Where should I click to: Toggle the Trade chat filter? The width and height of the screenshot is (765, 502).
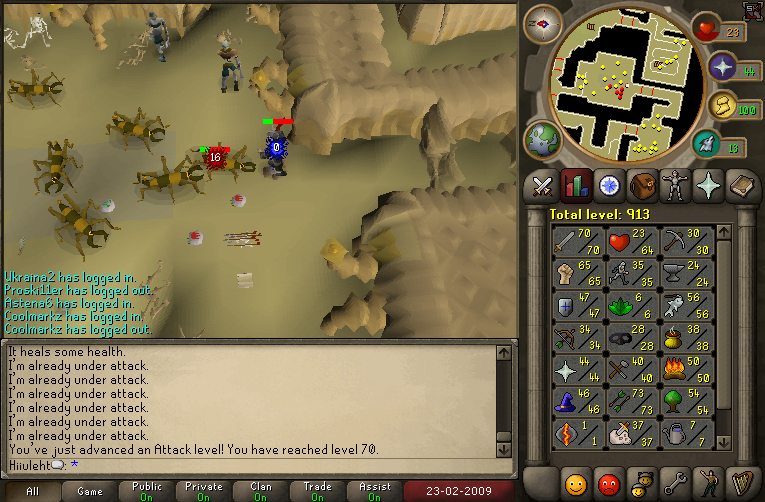click(x=319, y=491)
